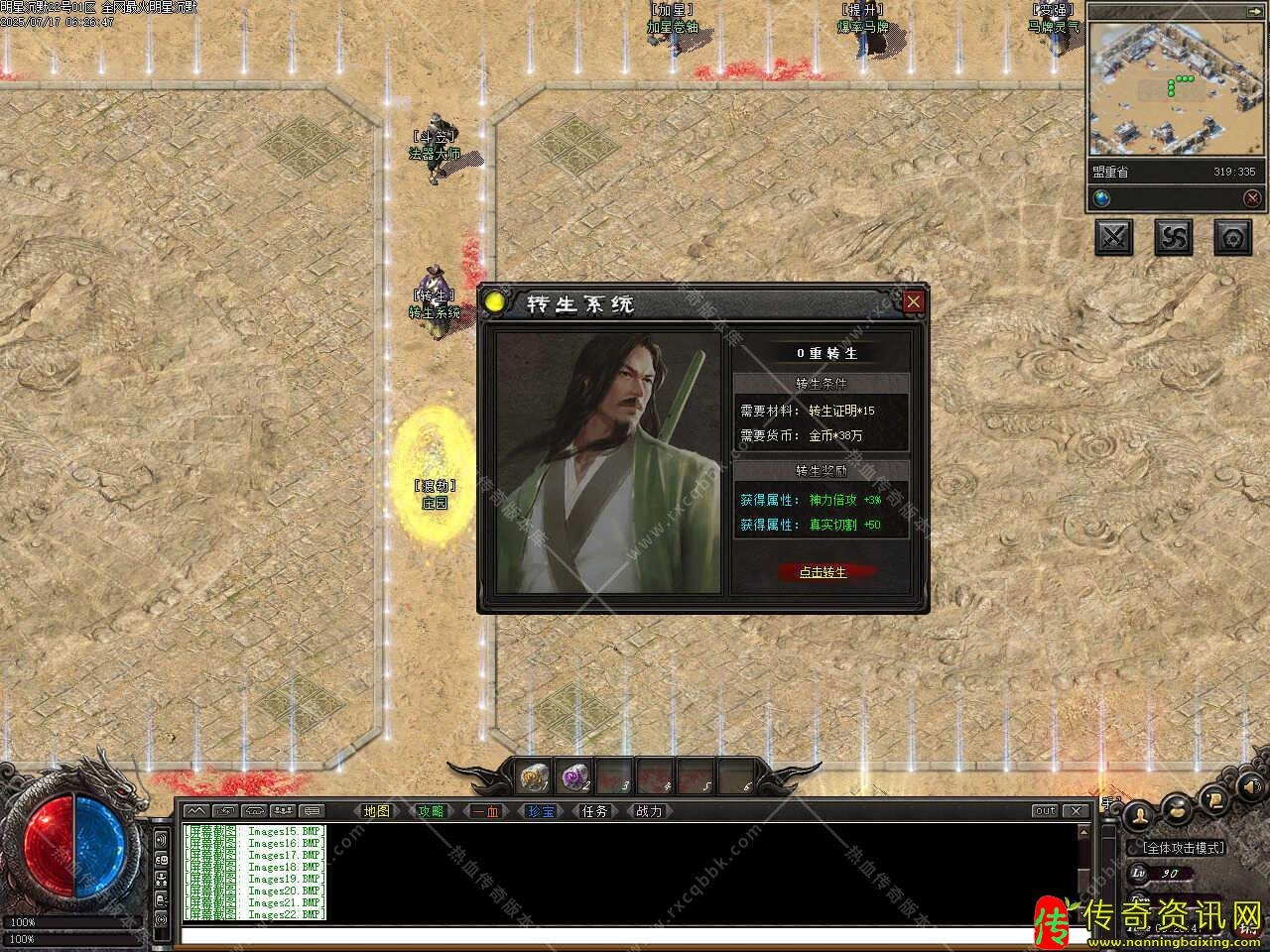Click the crossed swords square button

point(1114,237)
